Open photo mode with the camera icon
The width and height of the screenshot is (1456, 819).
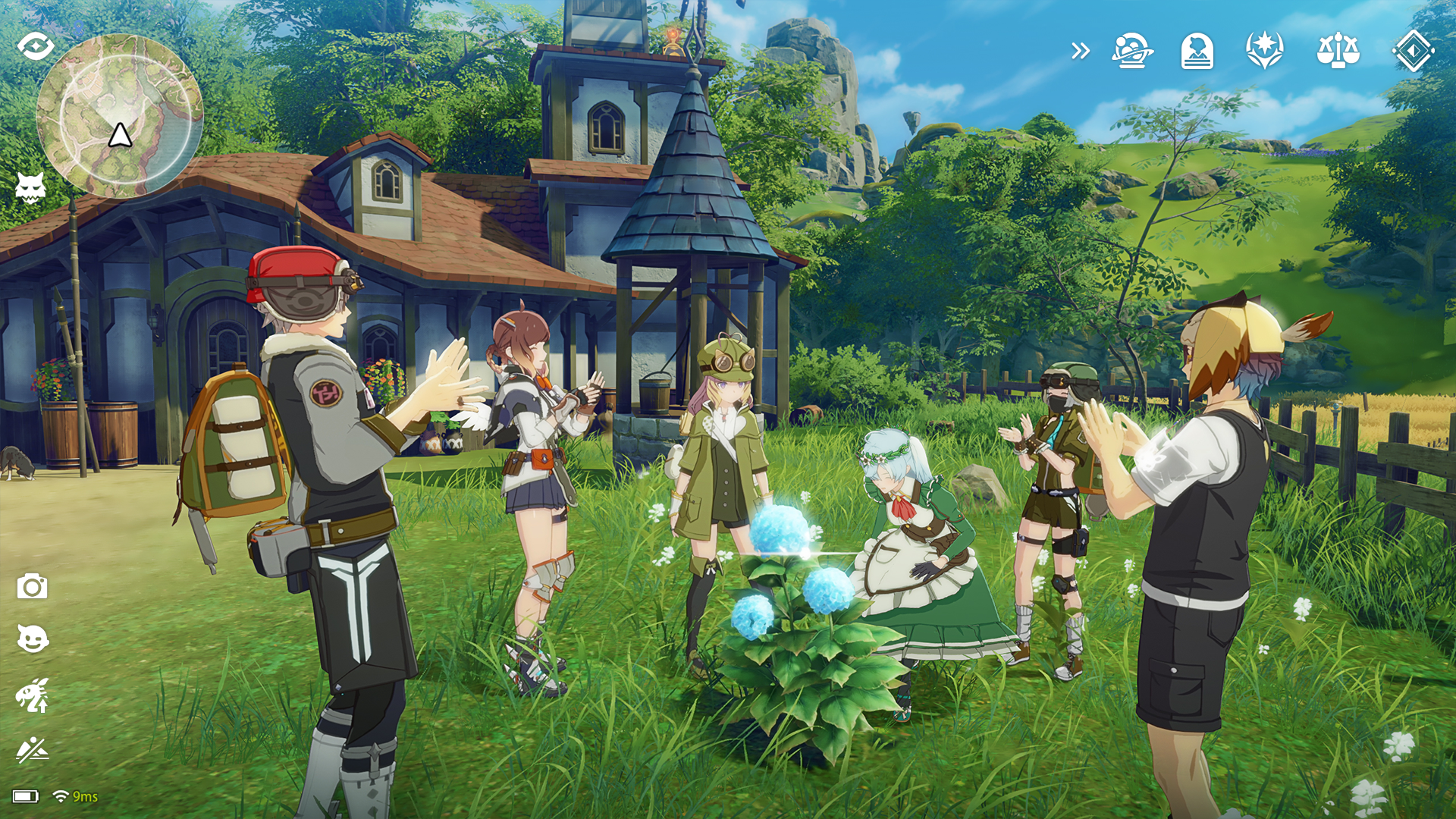point(32,586)
